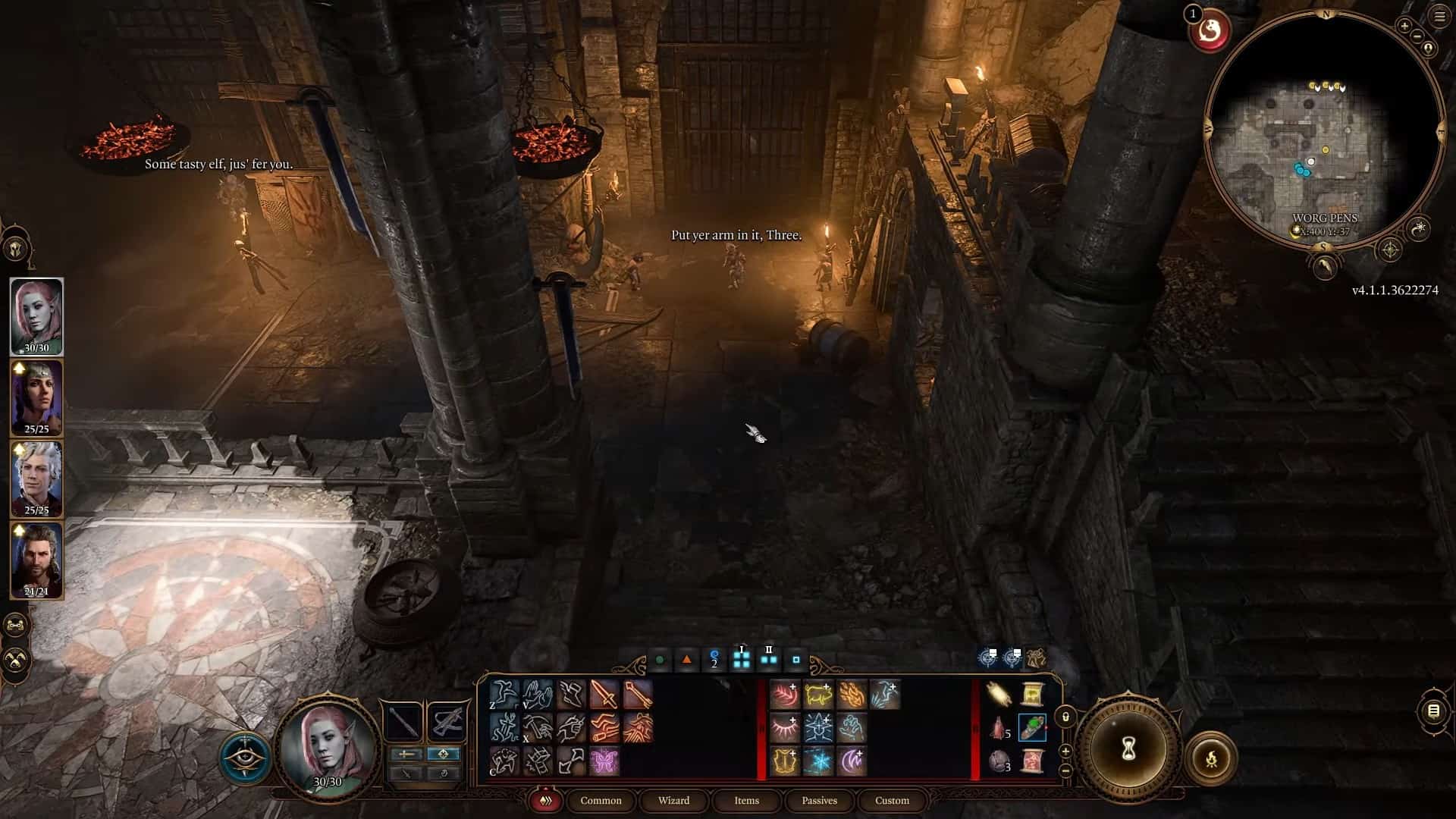Switch to the Wizard hotbar tab

click(x=673, y=801)
